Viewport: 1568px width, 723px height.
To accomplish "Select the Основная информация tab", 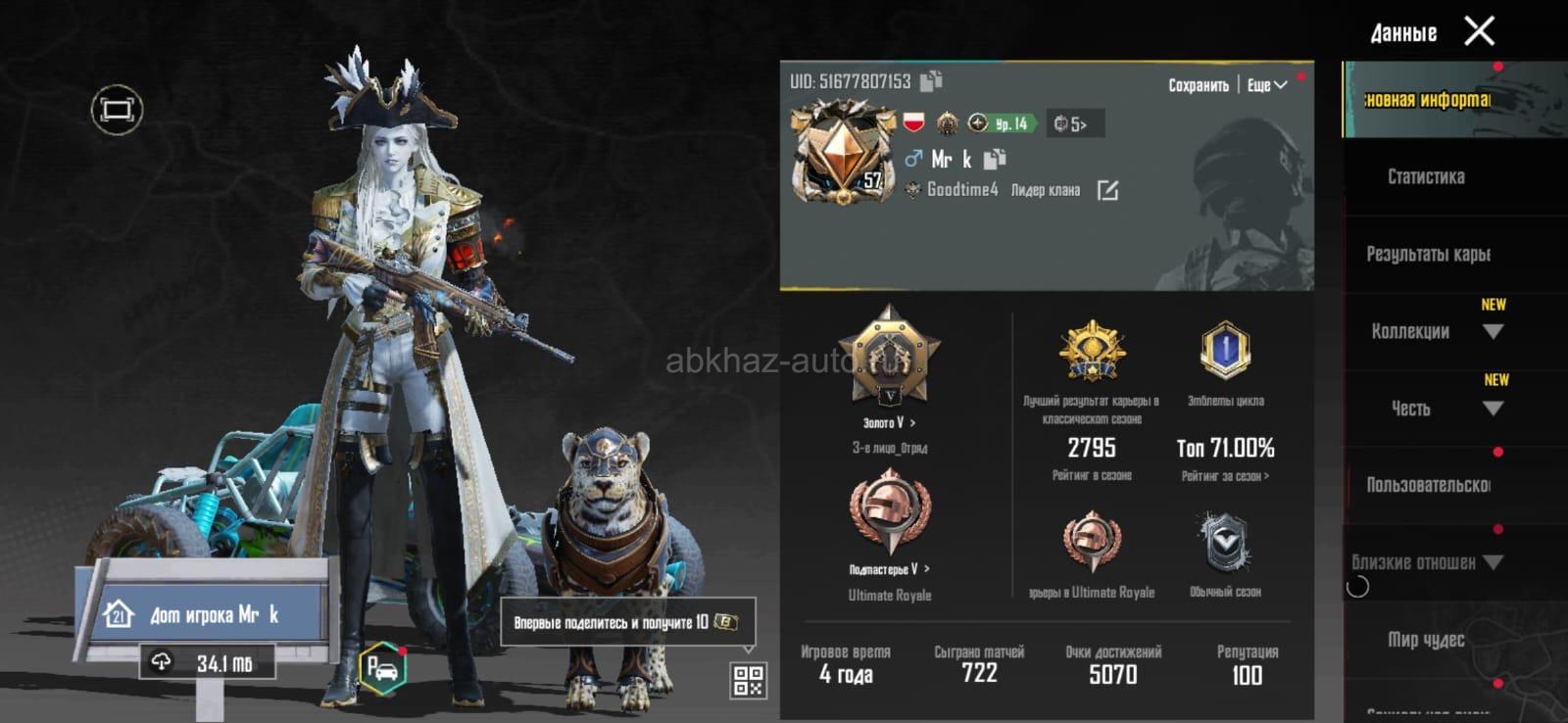I will tap(1426, 100).
